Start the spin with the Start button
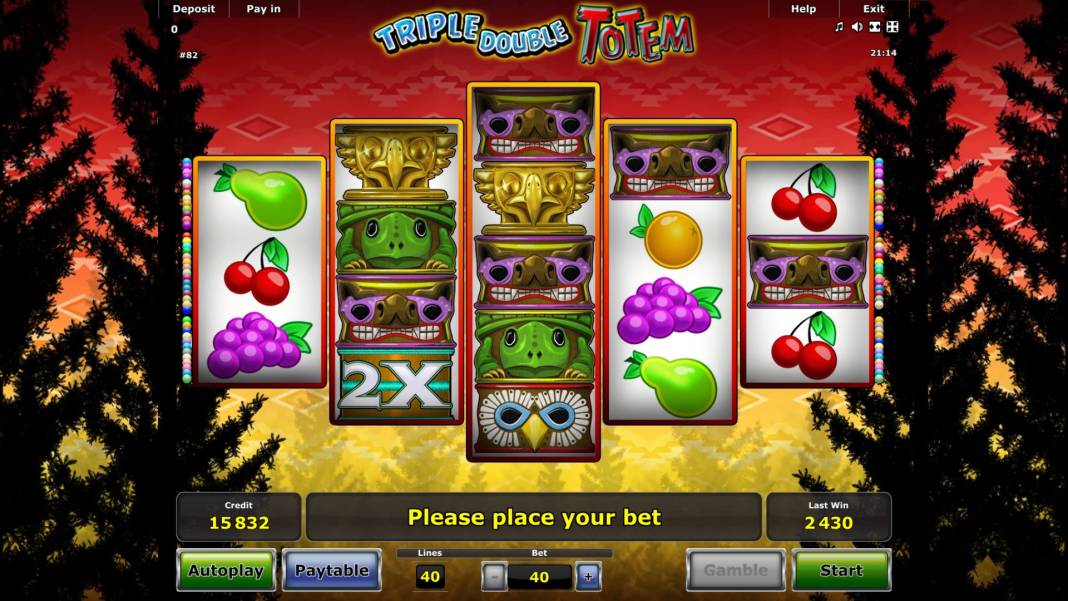 coord(841,570)
